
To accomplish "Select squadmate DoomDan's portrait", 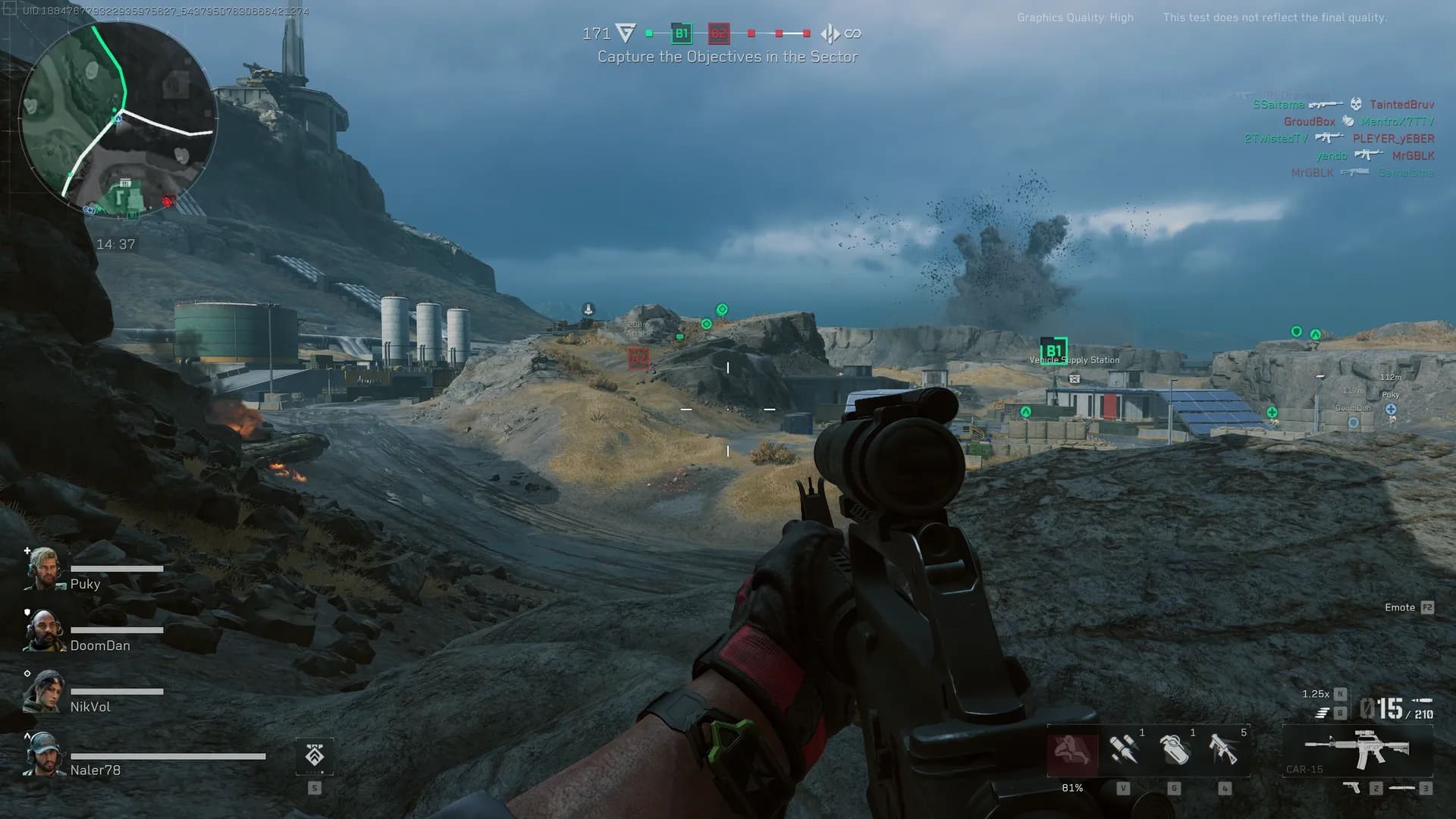I will (44, 630).
